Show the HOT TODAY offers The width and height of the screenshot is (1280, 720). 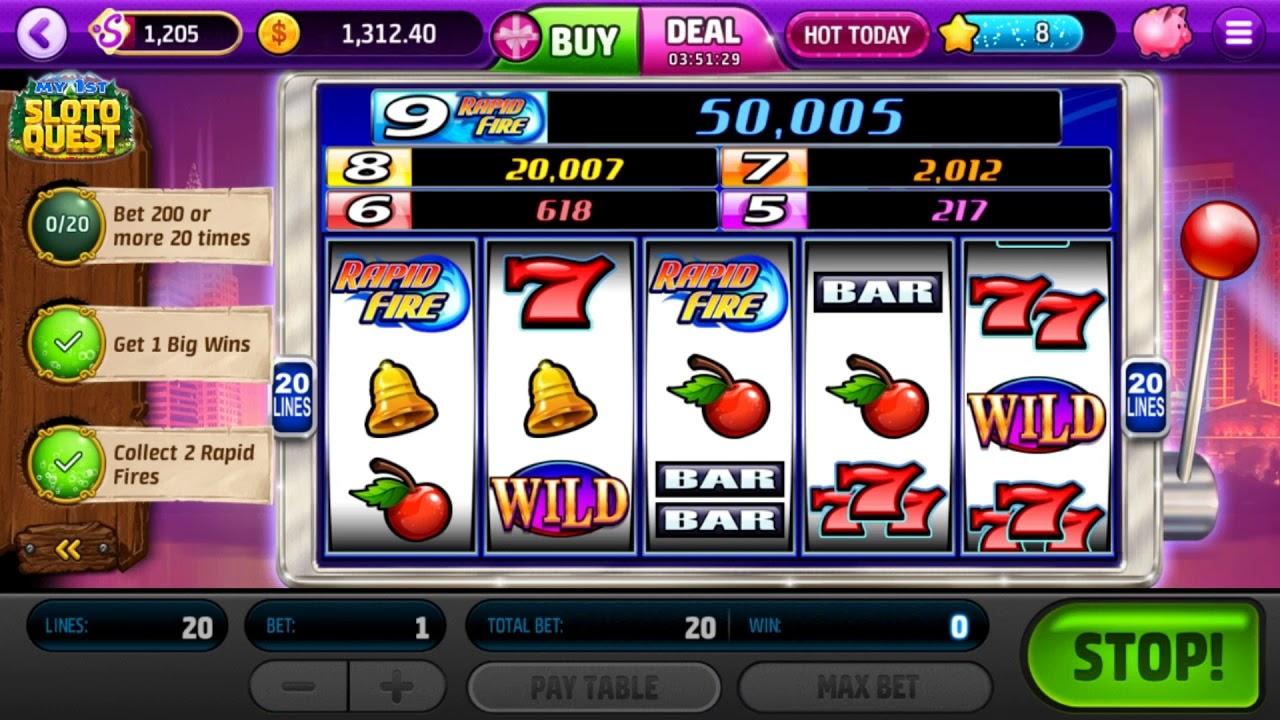[x=856, y=35]
